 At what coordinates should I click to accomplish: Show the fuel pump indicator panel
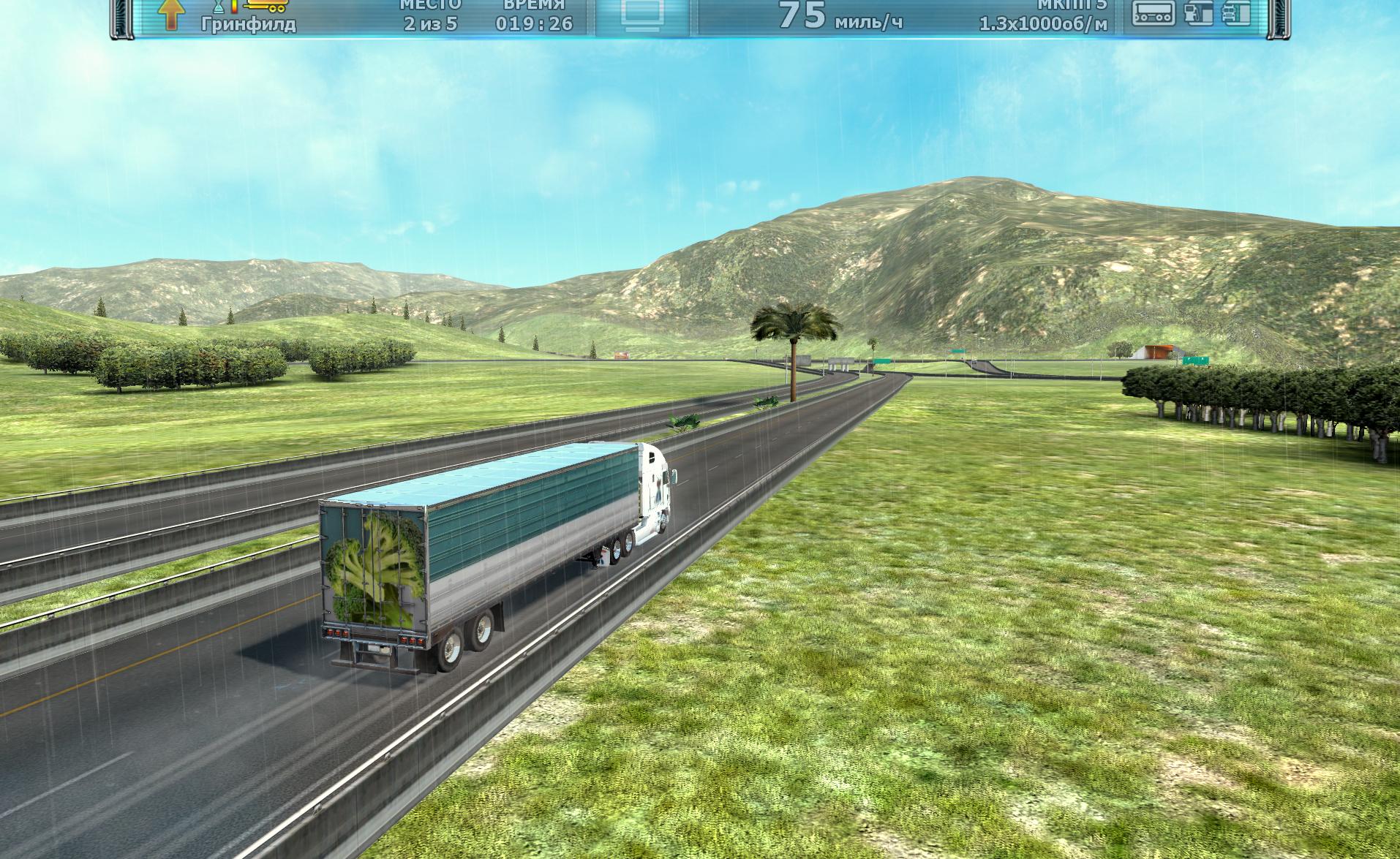pos(1198,13)
